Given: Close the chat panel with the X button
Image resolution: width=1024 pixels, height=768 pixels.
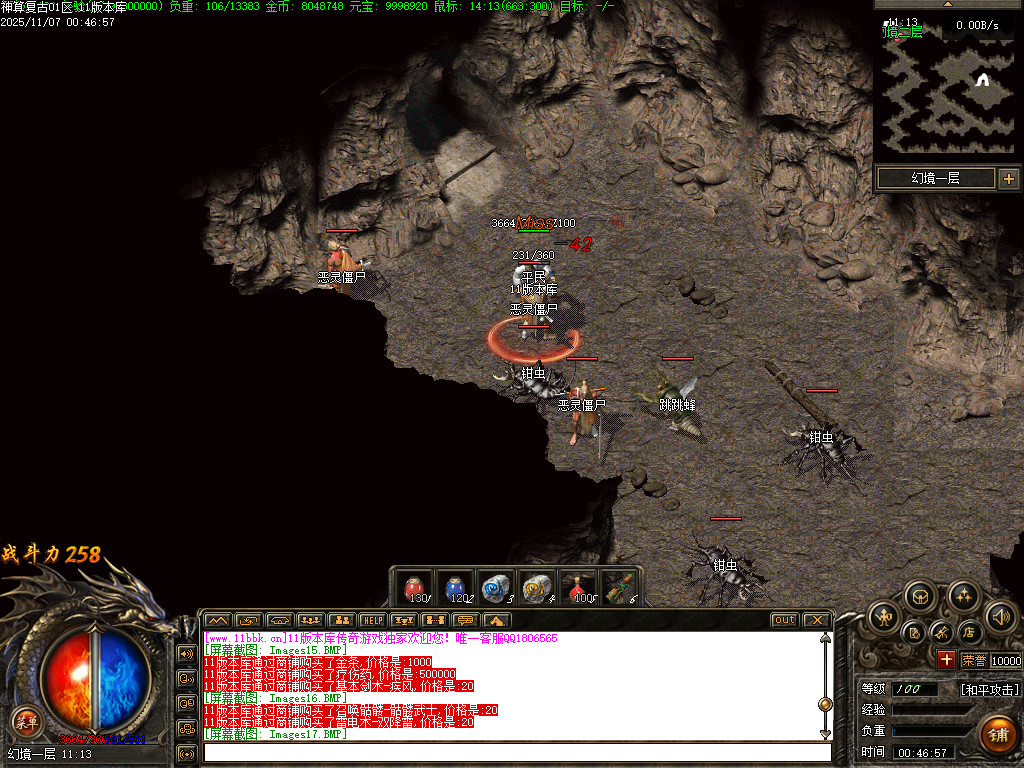Looking at the screenshot, I should 816,620.
